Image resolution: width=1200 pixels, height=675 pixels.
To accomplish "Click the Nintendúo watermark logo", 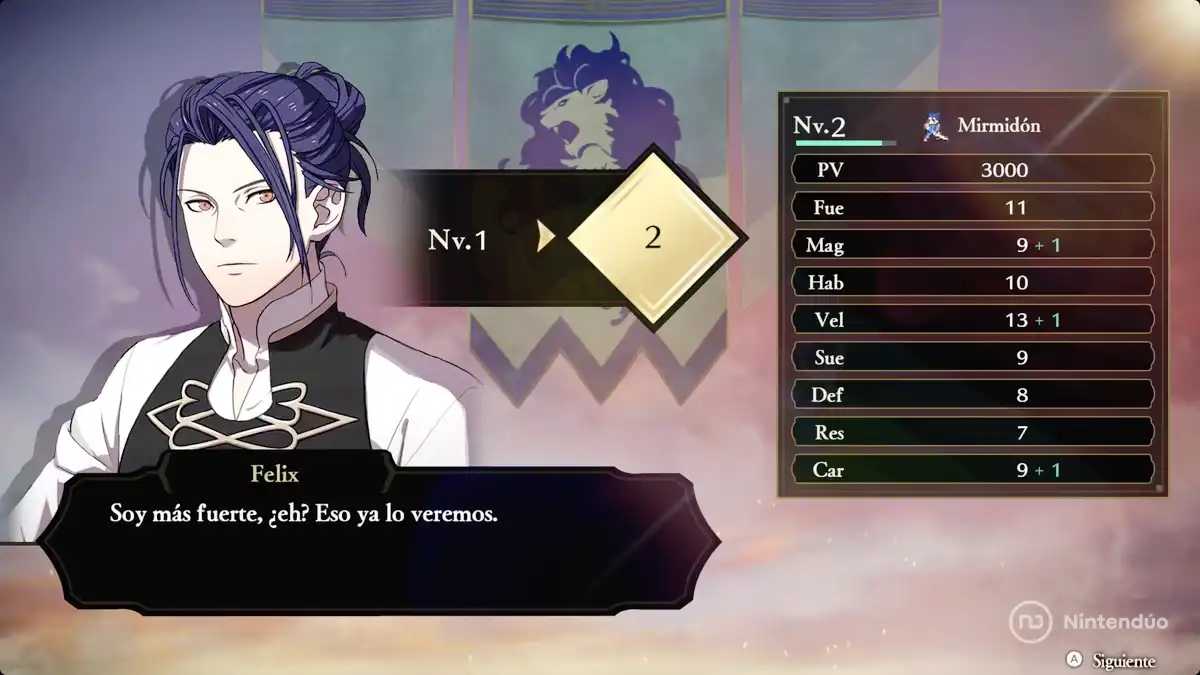I will (1030, 621).
